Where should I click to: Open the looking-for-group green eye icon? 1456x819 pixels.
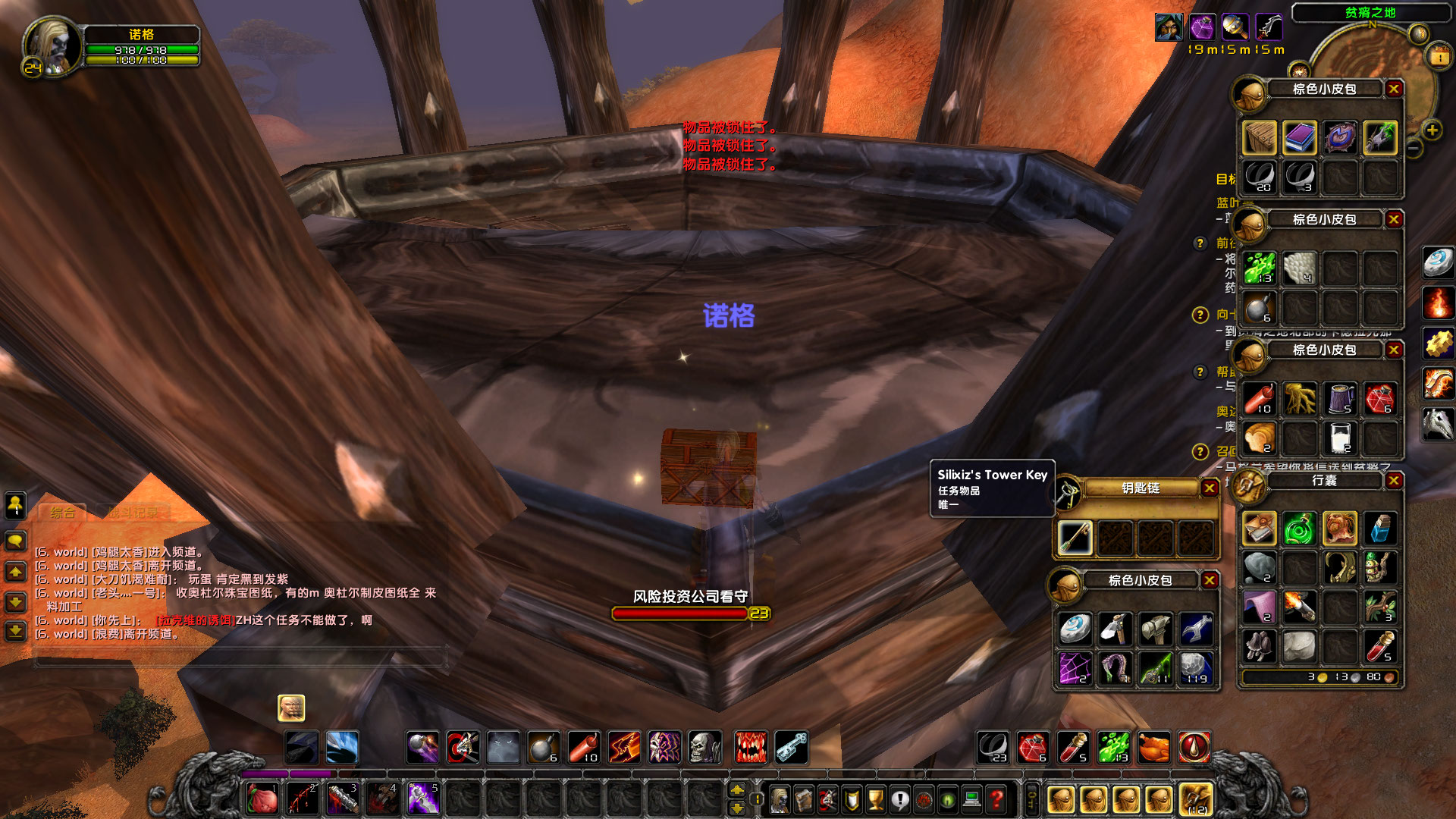[948, 798]
